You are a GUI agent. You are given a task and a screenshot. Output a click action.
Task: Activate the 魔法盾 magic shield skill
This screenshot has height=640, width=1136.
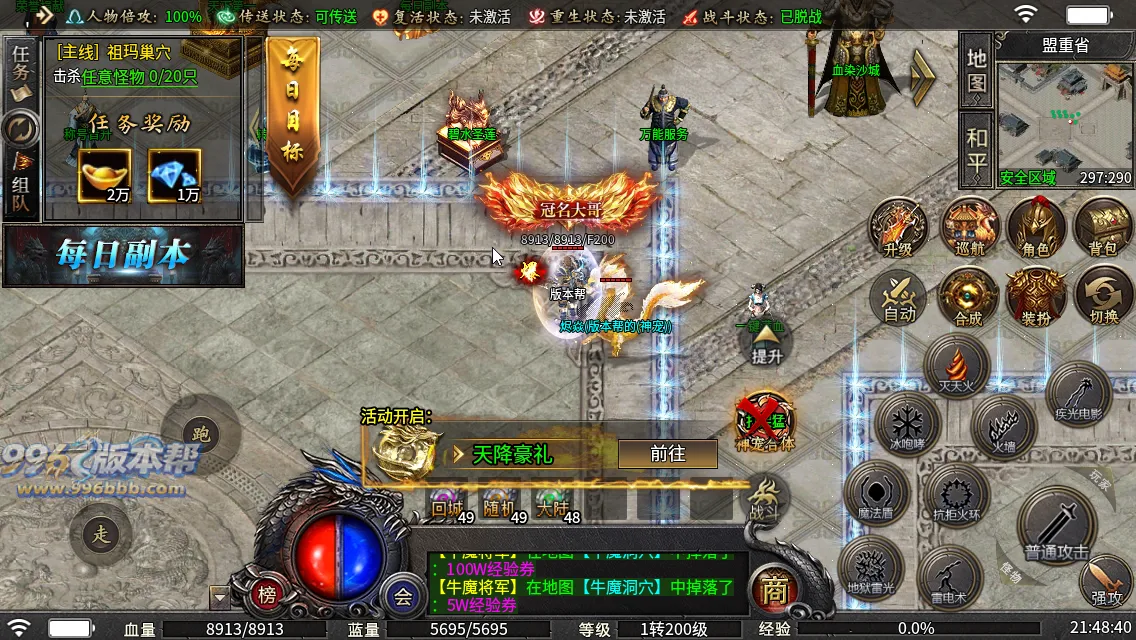(x=876, y=493)
